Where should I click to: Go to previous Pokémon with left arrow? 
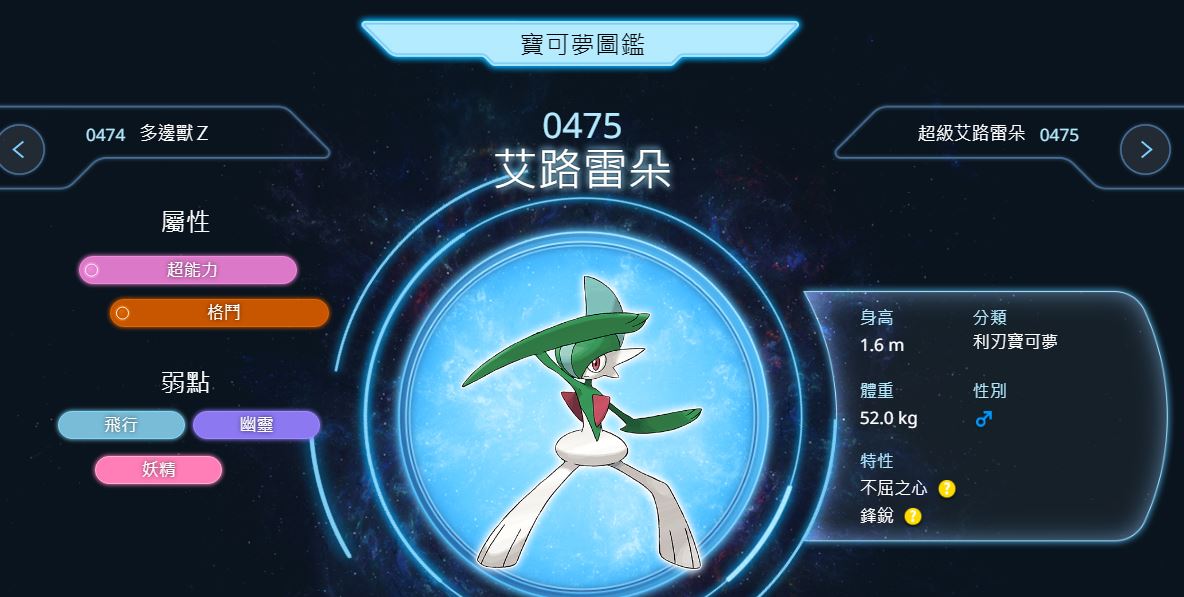(21, 150)
